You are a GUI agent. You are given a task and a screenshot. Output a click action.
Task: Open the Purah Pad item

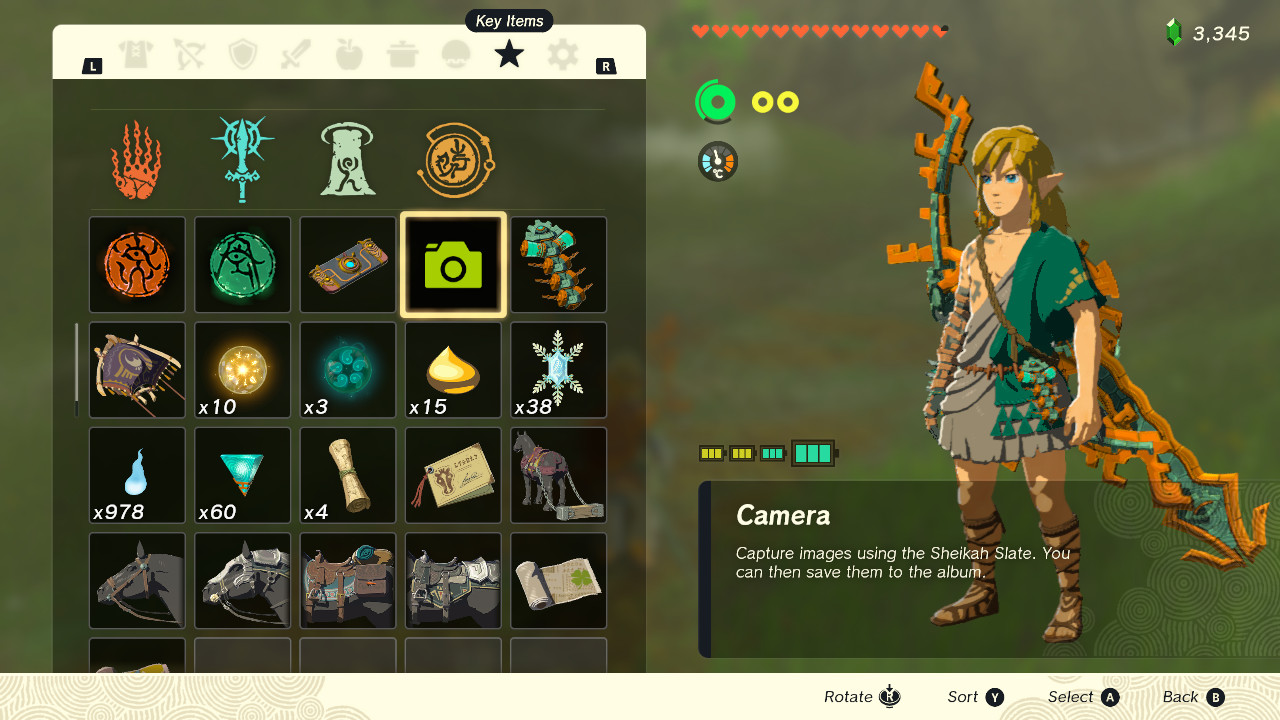[x=347, y=265]
